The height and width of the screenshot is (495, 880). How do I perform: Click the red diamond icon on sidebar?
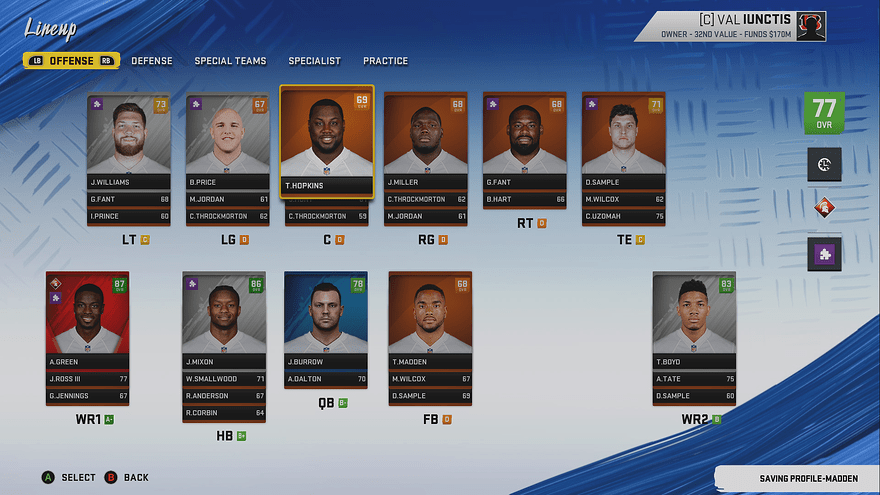[x=825, y=209]
